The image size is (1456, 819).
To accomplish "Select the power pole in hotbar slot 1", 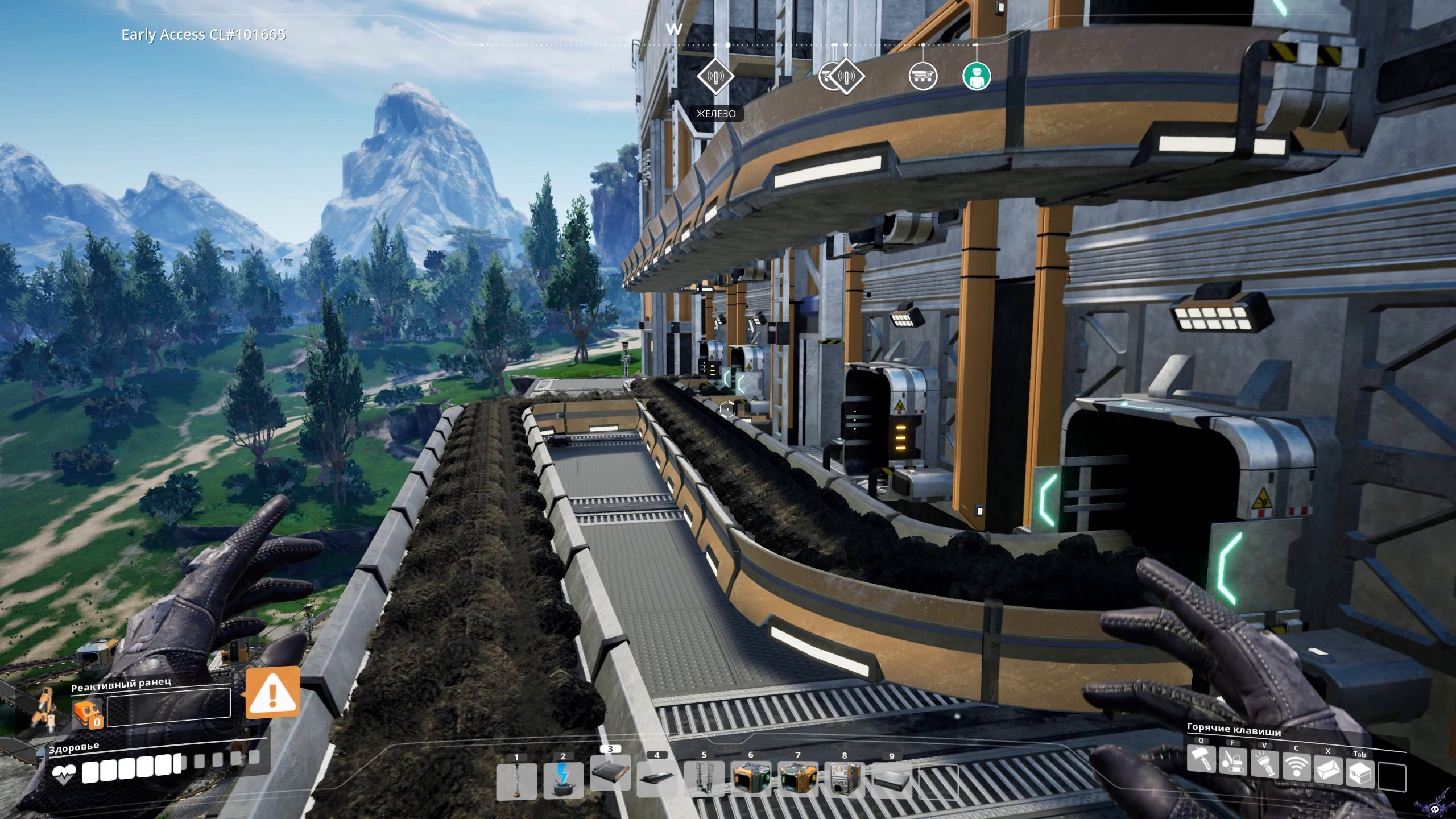I will (x=516, y=780).
